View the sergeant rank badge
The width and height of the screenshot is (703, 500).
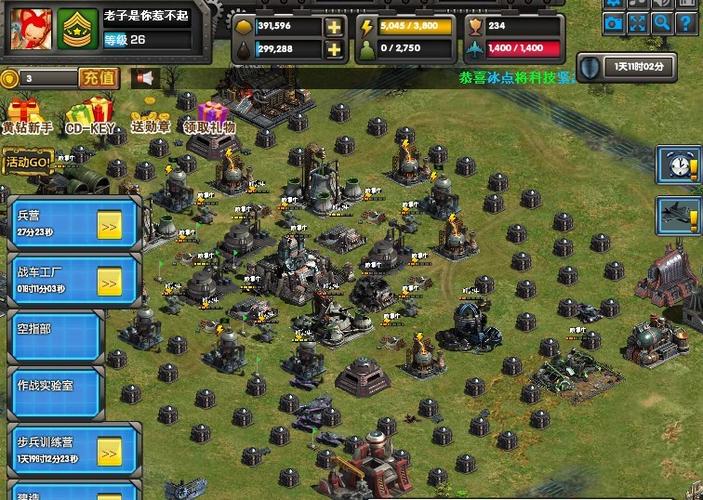[77, 29]
